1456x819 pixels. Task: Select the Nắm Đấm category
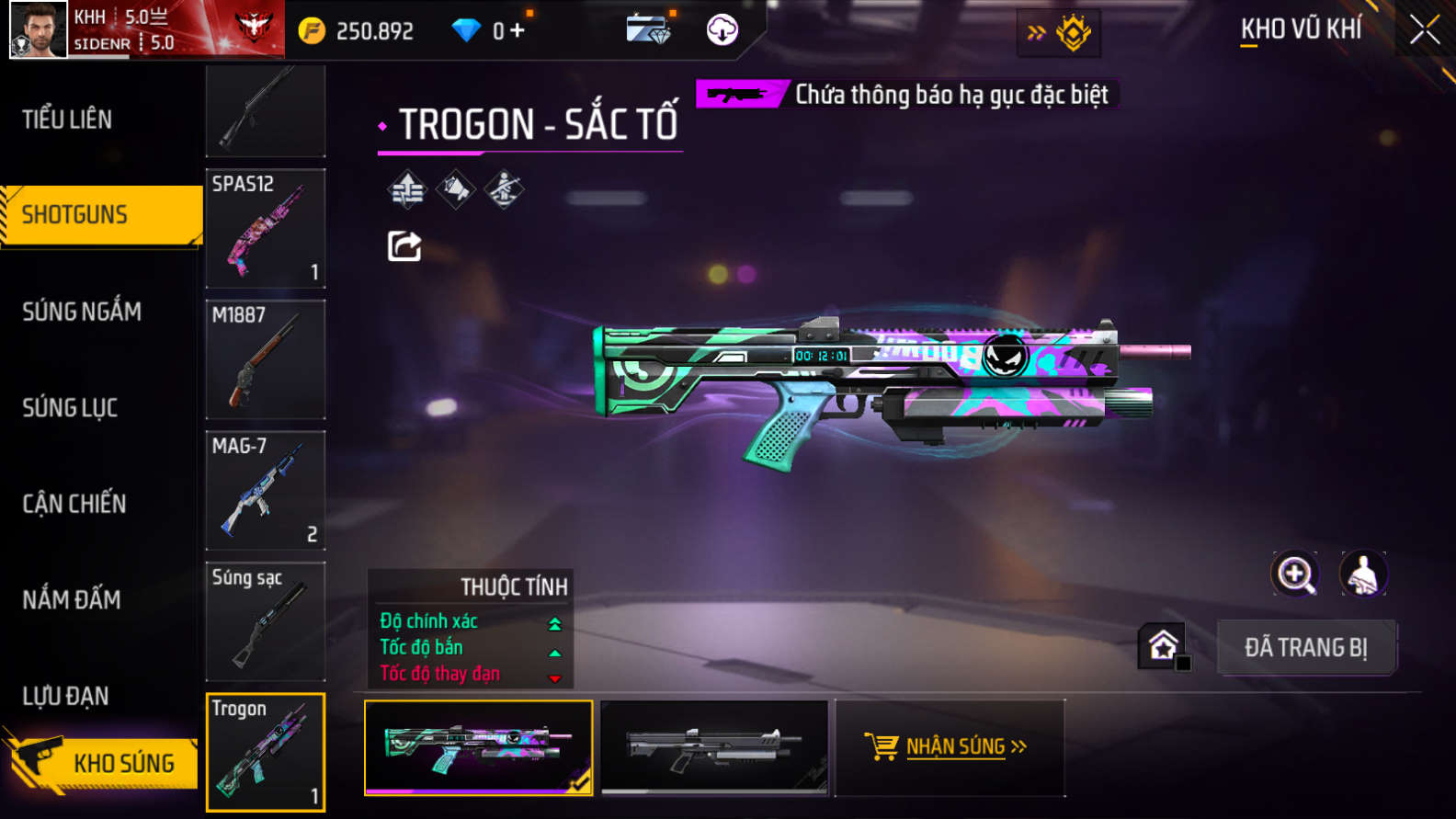tap(72, 600)
